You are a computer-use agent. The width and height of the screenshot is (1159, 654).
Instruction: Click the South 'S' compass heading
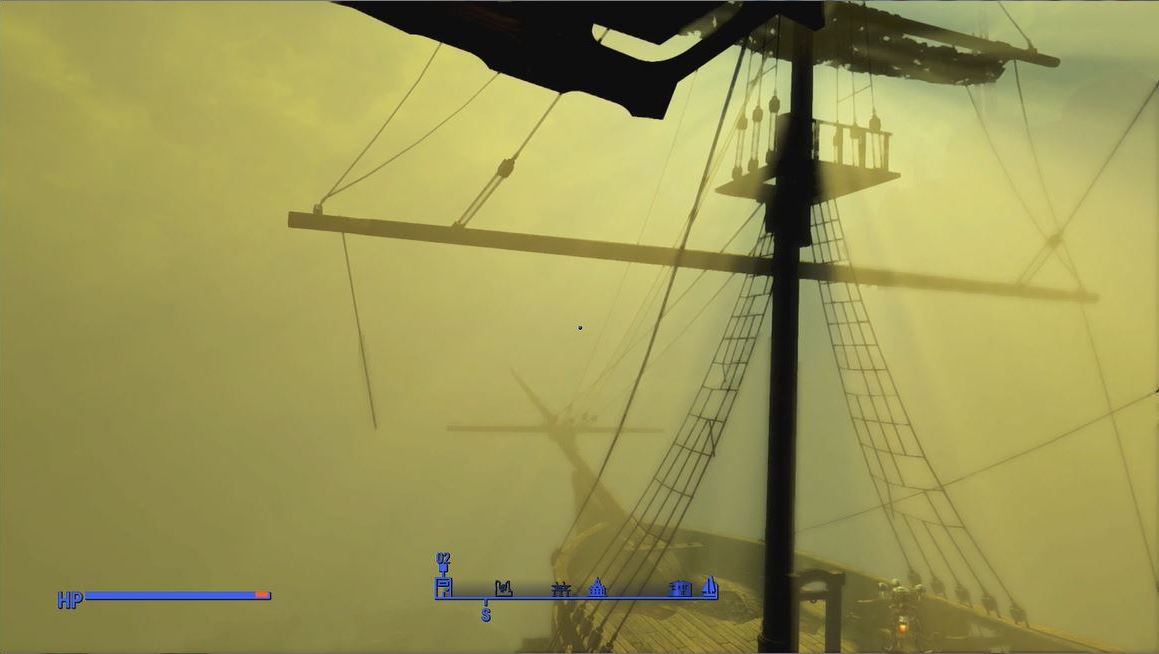pyautogui.click(x=486, y=615)
